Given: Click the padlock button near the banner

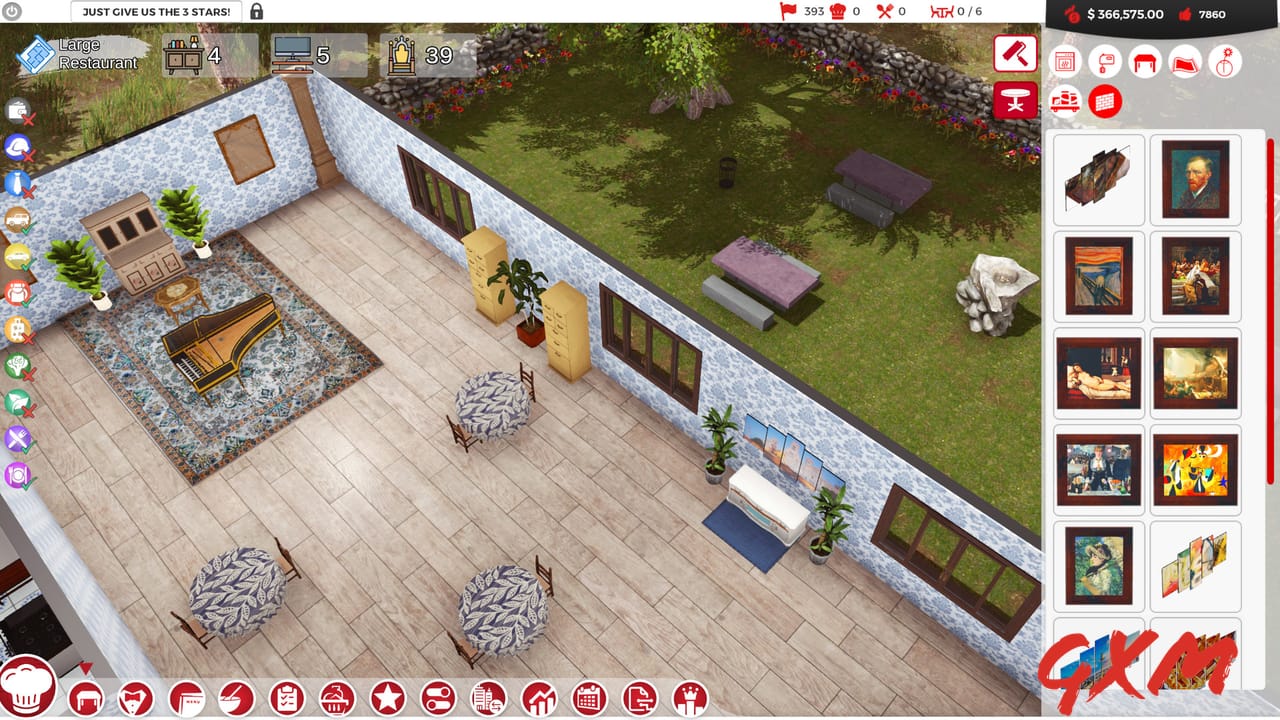Looking at the screenshot, I should (258, 11).
